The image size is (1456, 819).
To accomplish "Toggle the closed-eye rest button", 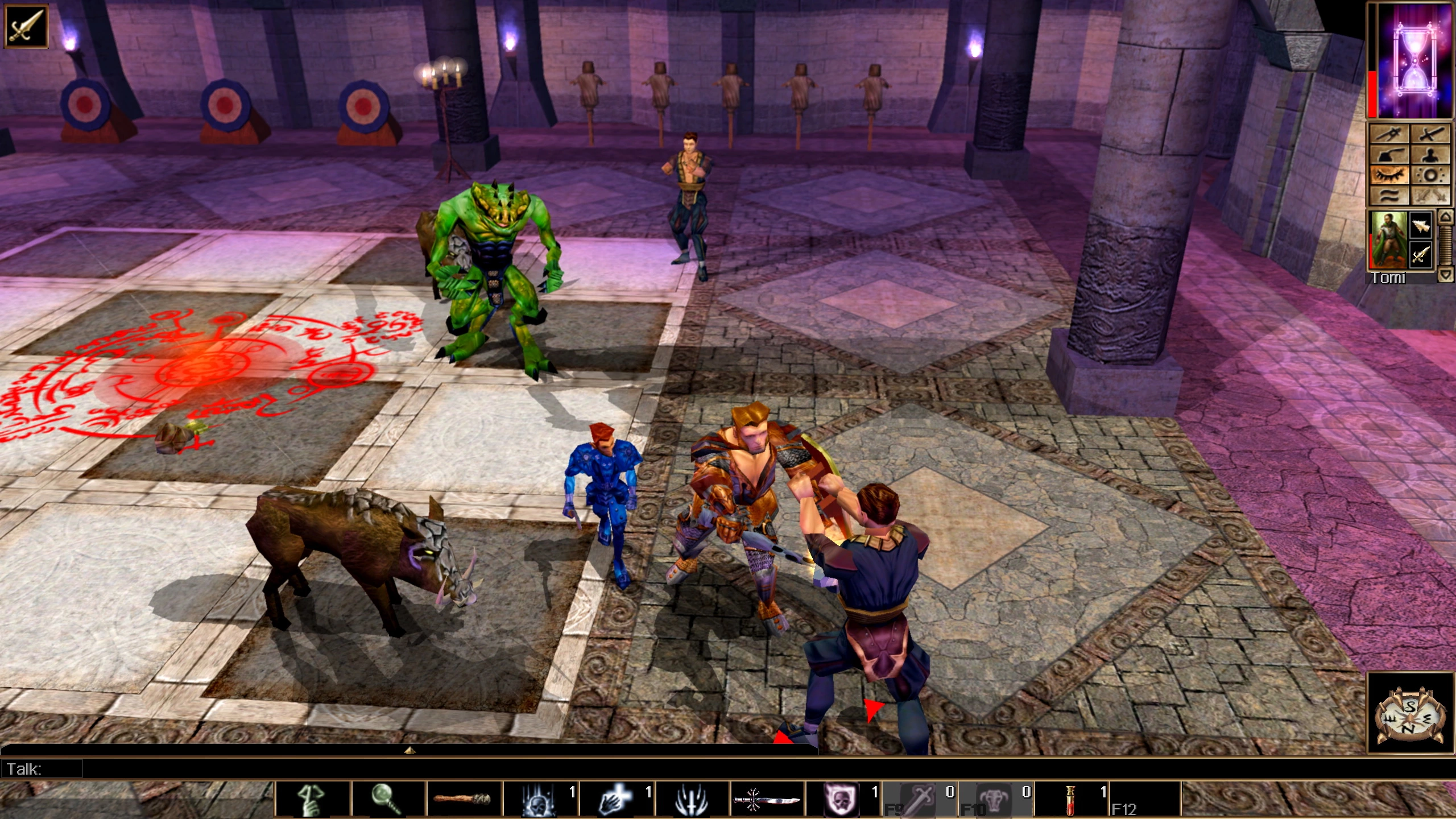I will click(x=1389, y=175).
